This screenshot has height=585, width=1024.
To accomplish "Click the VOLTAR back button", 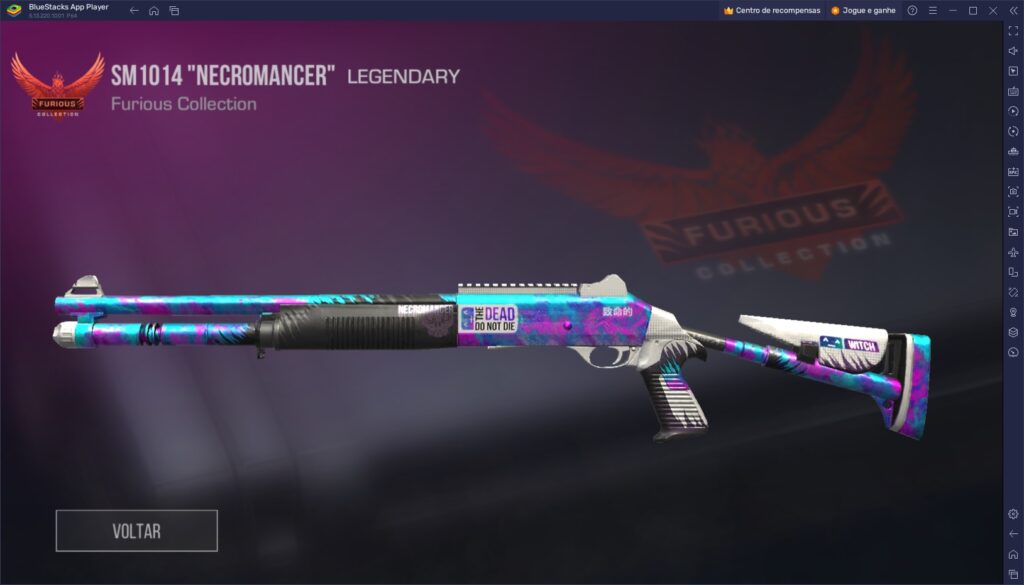I will point(136,531).
